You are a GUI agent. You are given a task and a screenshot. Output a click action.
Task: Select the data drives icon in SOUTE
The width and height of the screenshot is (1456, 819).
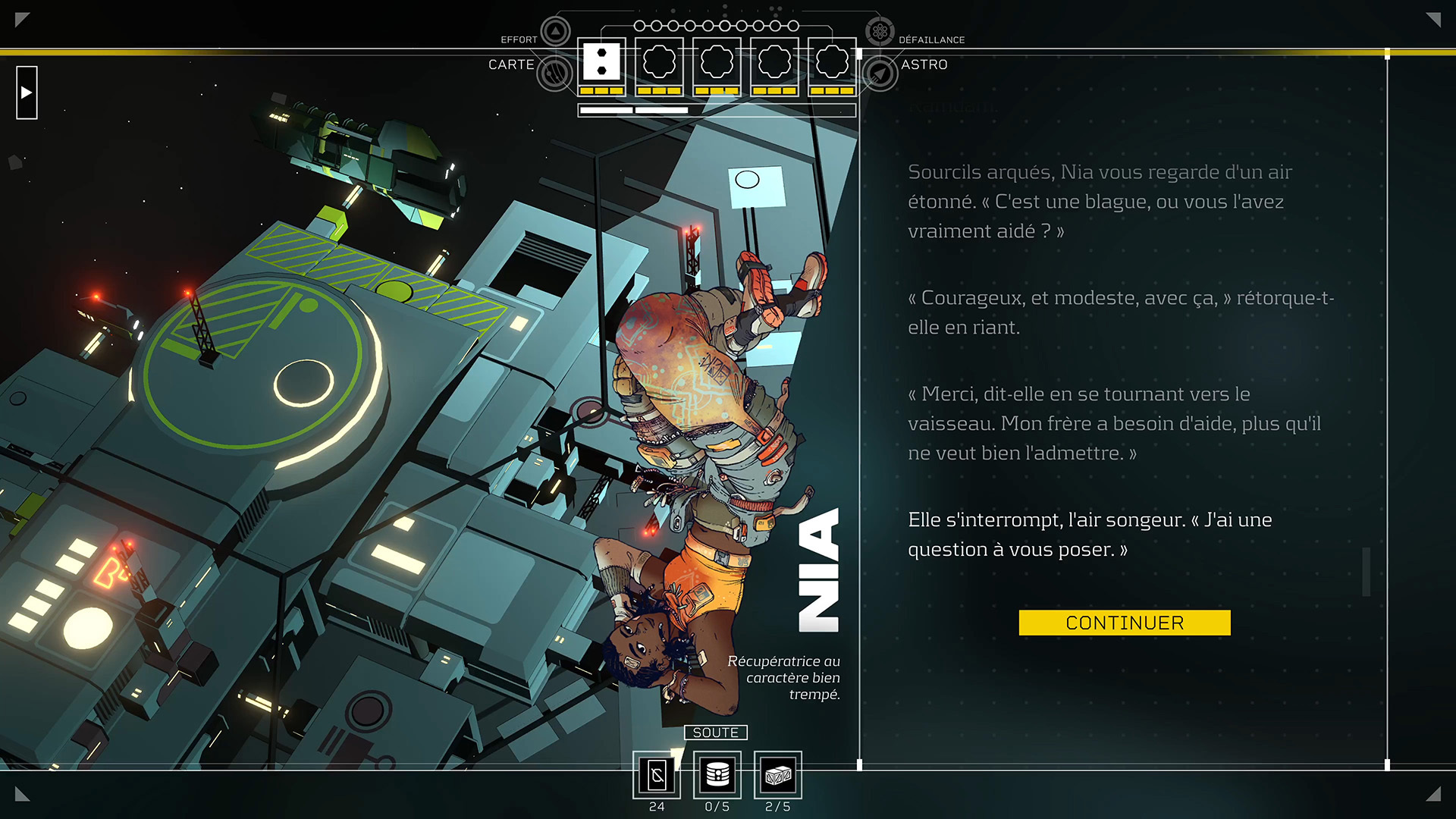716,775
